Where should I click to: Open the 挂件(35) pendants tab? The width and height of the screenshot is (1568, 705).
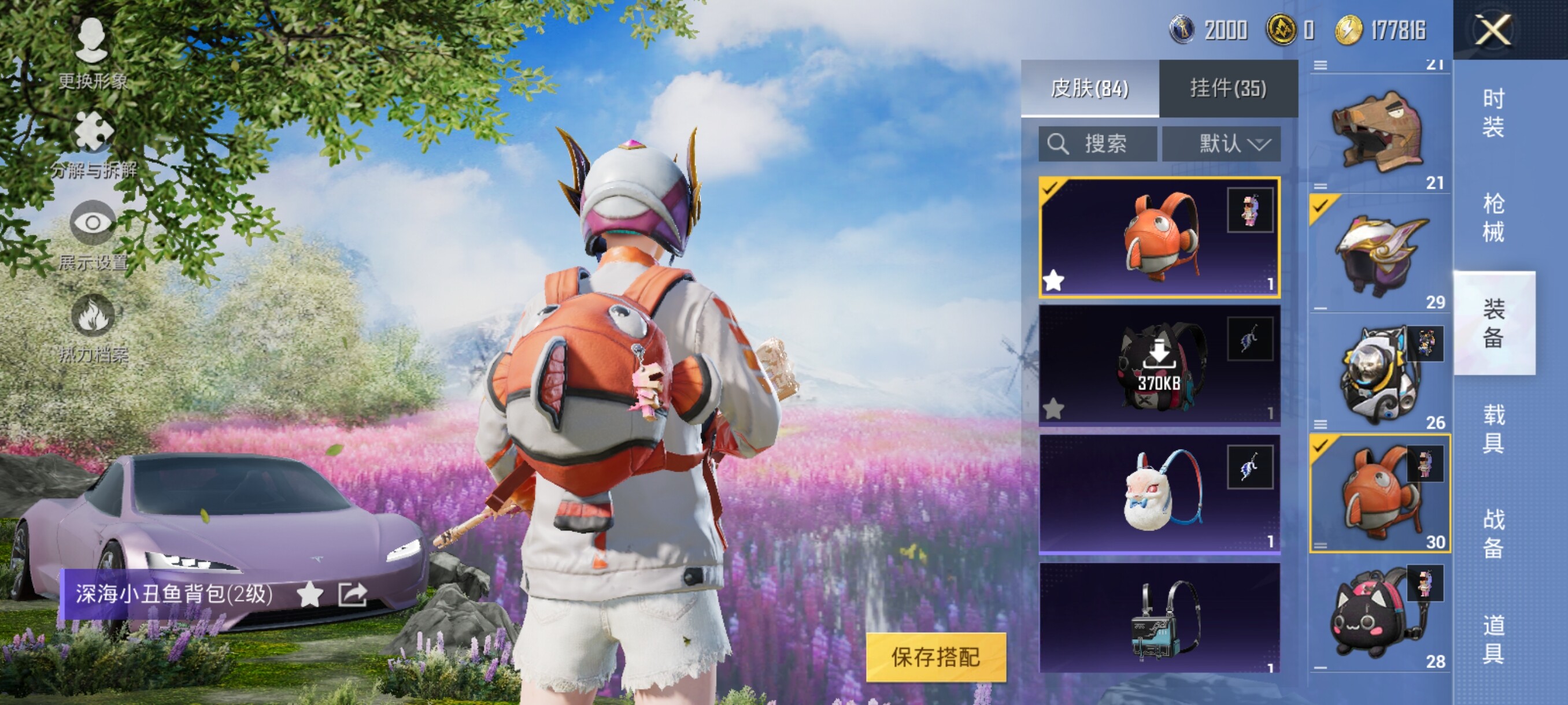[x=1227, y=89]
